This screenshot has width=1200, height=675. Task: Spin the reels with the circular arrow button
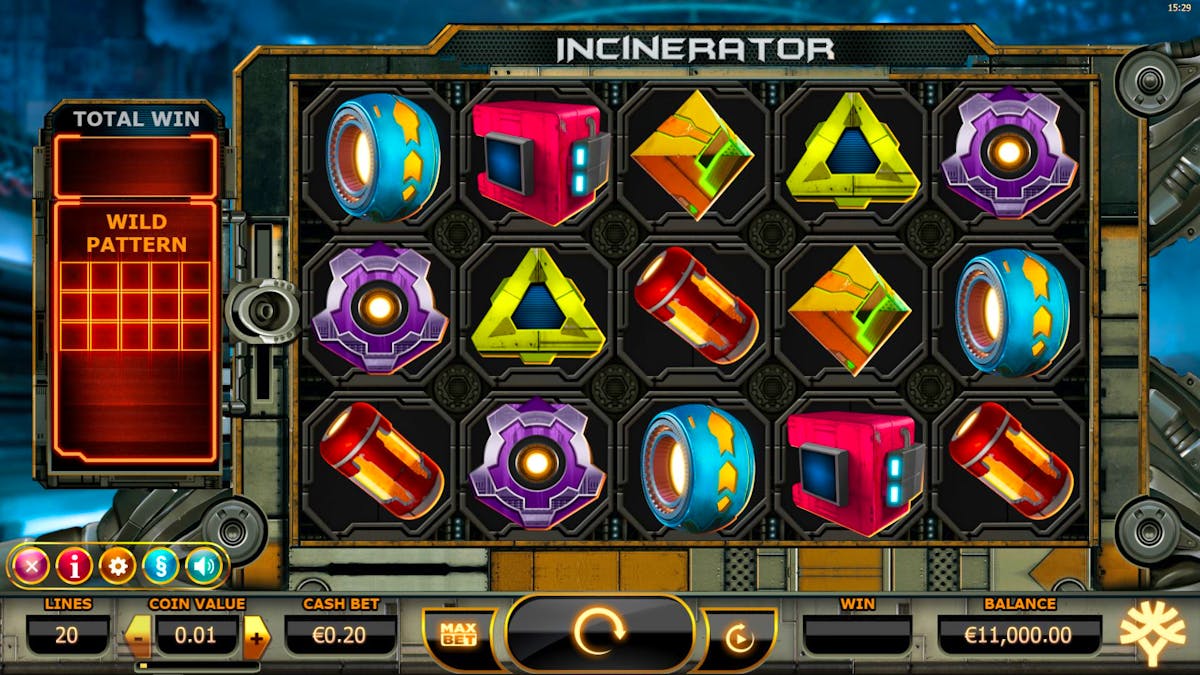[599, 632]
